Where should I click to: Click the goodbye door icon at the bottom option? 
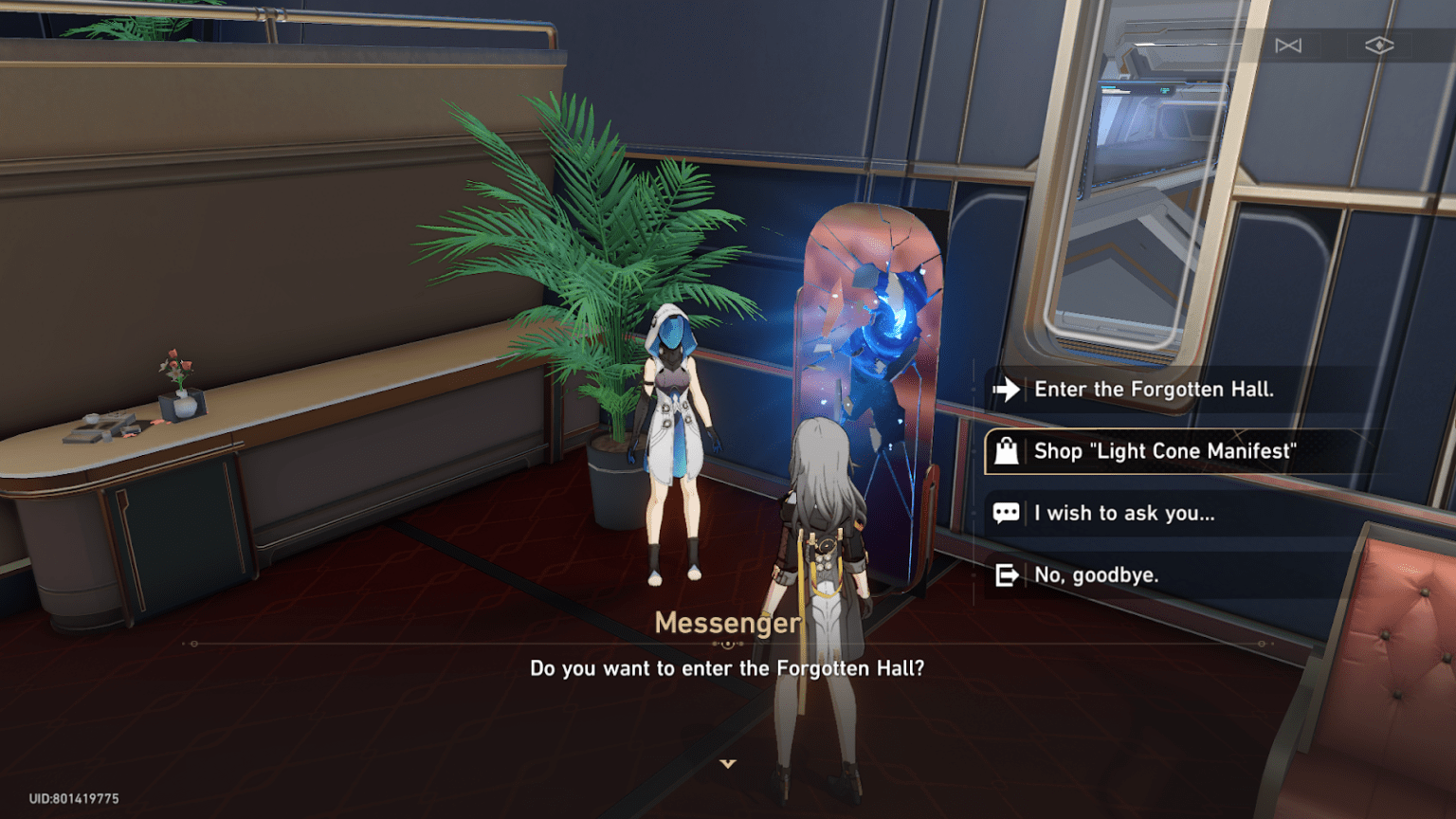1006,574
